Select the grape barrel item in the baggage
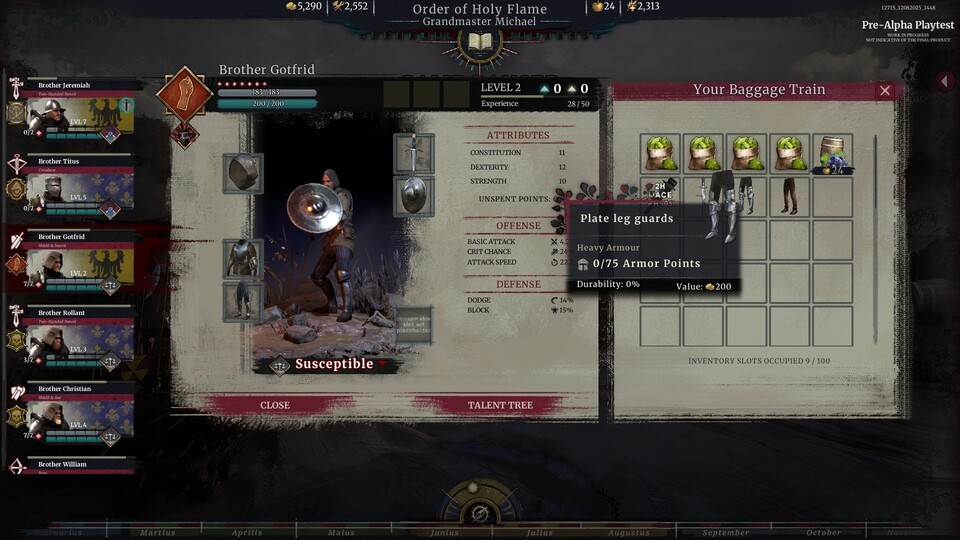The image size is (960, 540). point(832,154)
